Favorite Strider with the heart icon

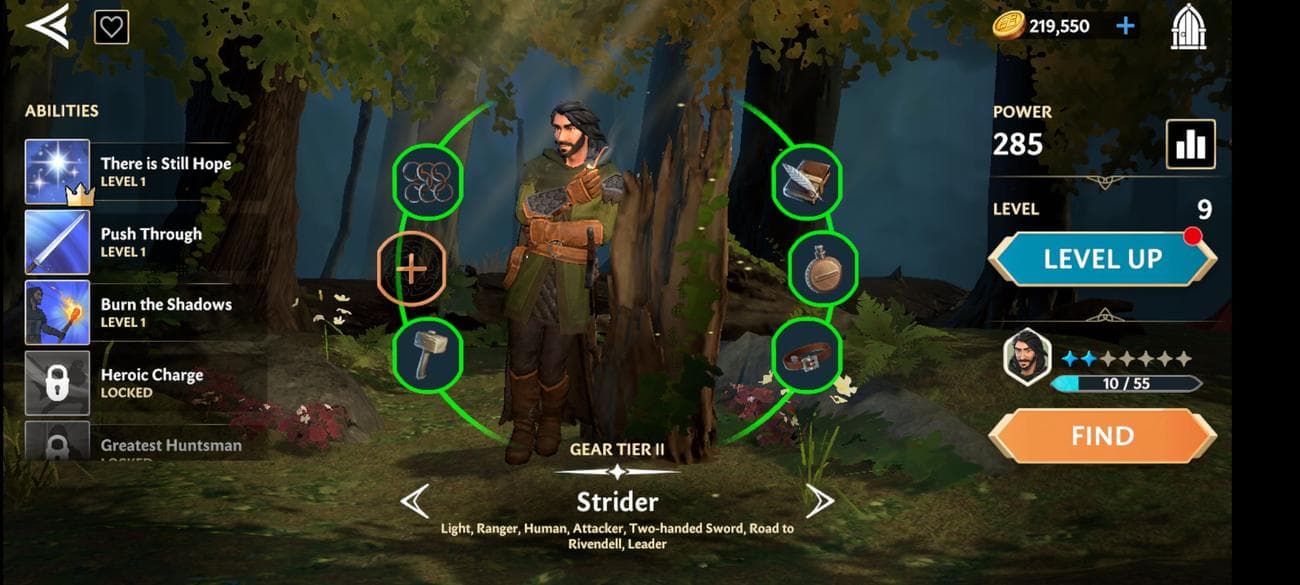pyautogui.click(x=111, y=27)
